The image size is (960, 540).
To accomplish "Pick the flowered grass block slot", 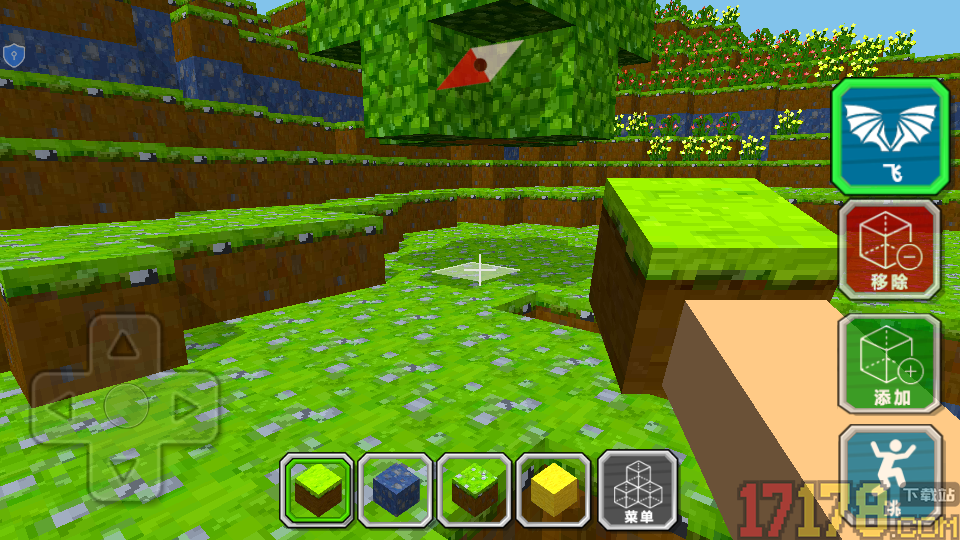I will coord(475,490).
